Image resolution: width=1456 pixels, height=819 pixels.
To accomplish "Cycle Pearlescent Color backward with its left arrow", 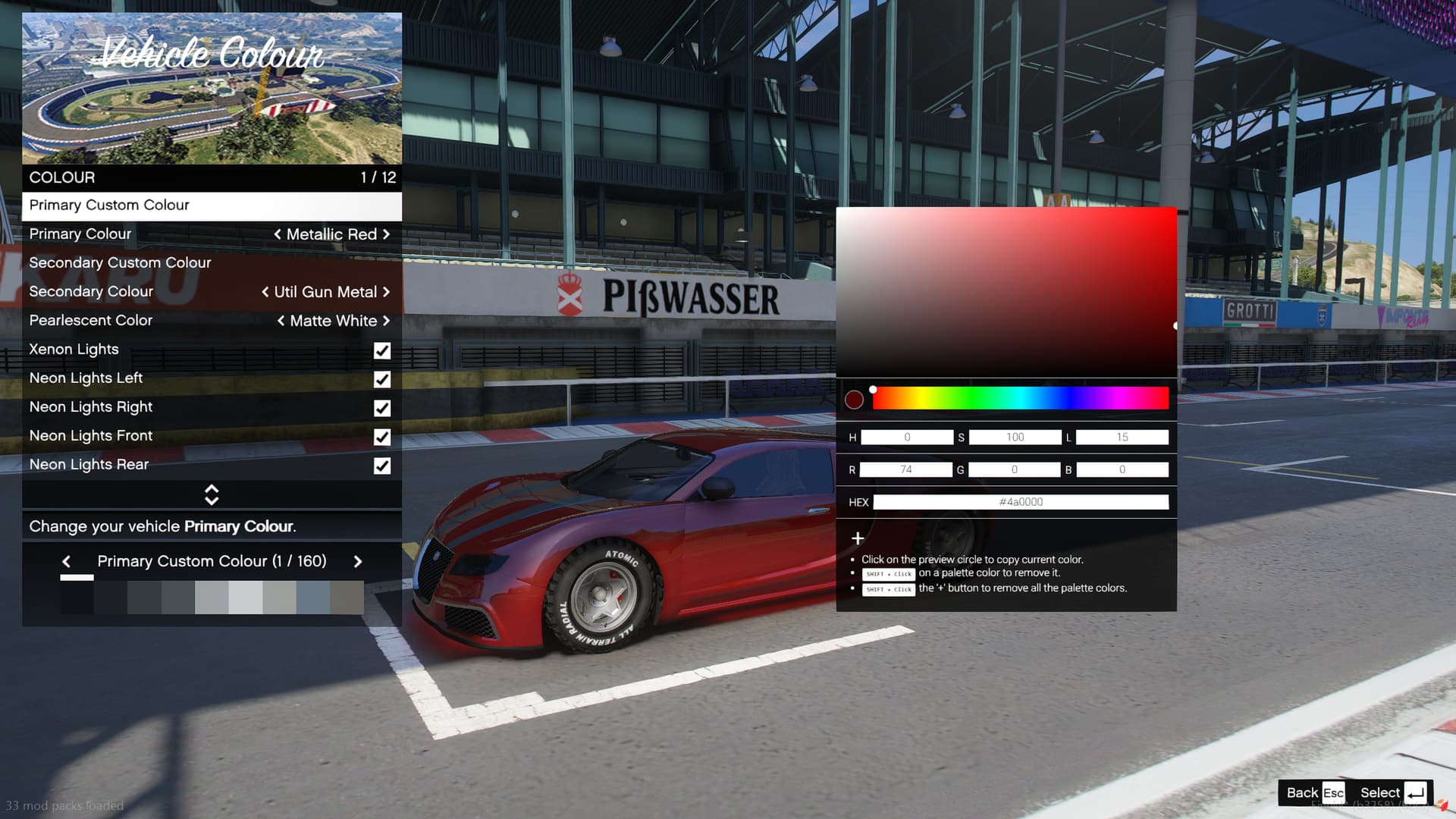I will click(x=280, y=321).
